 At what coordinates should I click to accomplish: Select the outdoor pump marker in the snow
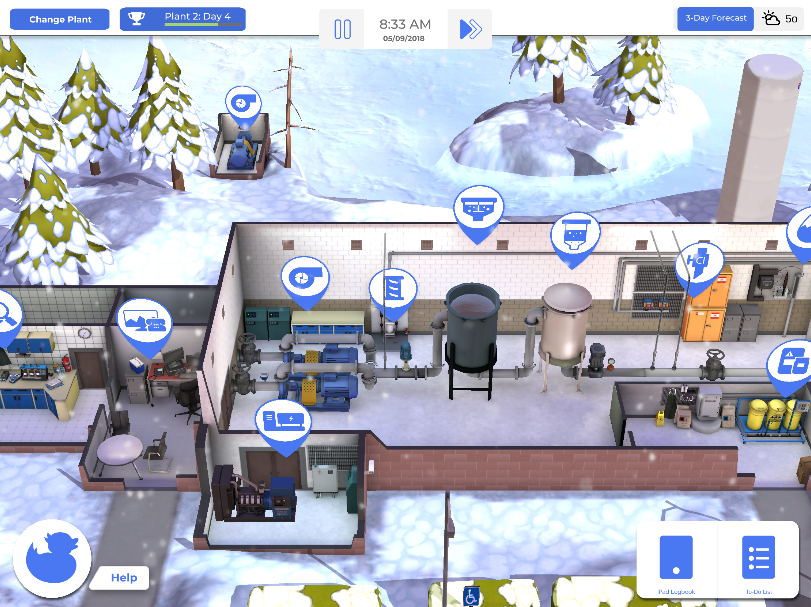243,103
